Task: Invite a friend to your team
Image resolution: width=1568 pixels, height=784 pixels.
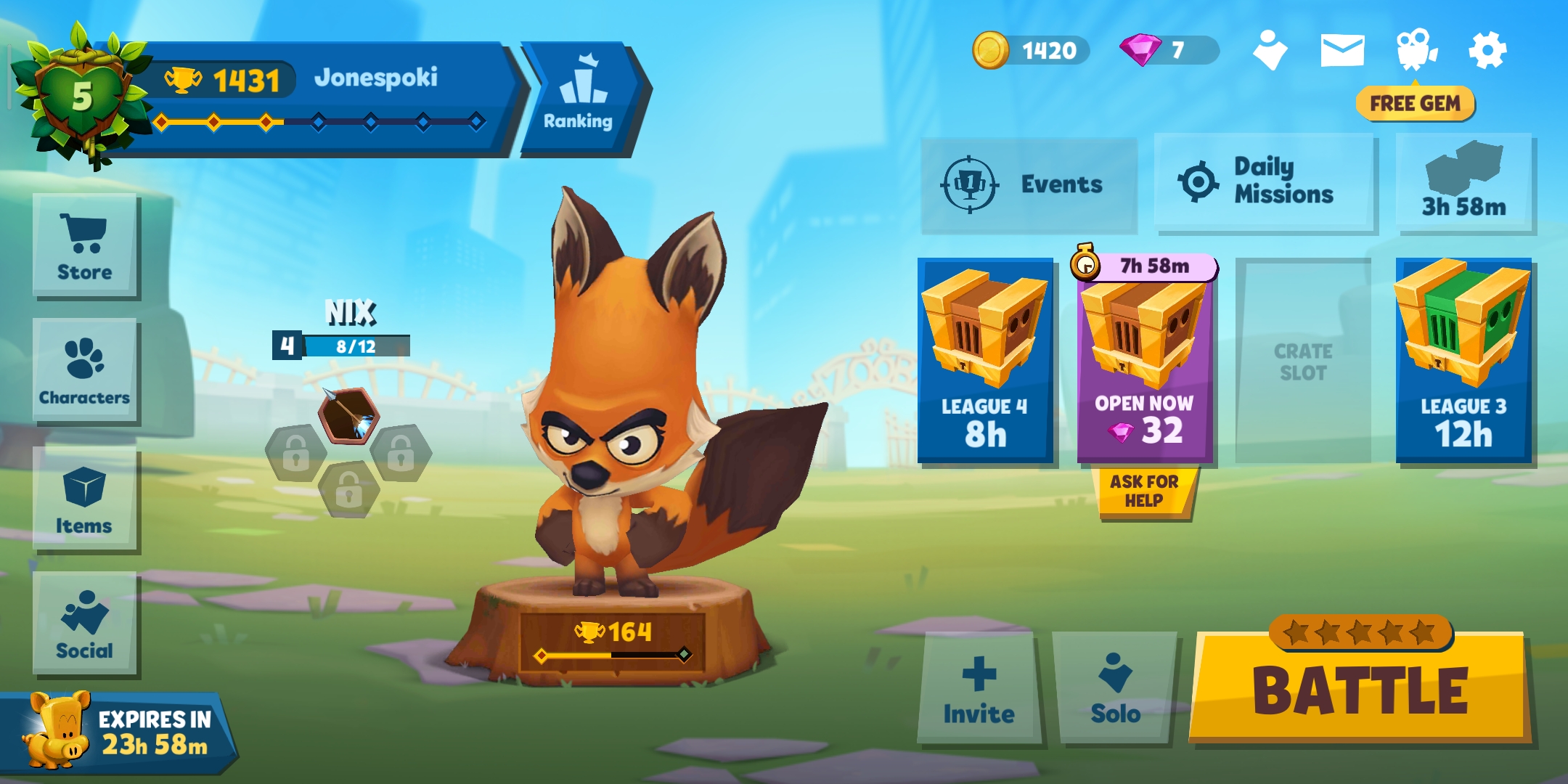Action: click(979, 687)
